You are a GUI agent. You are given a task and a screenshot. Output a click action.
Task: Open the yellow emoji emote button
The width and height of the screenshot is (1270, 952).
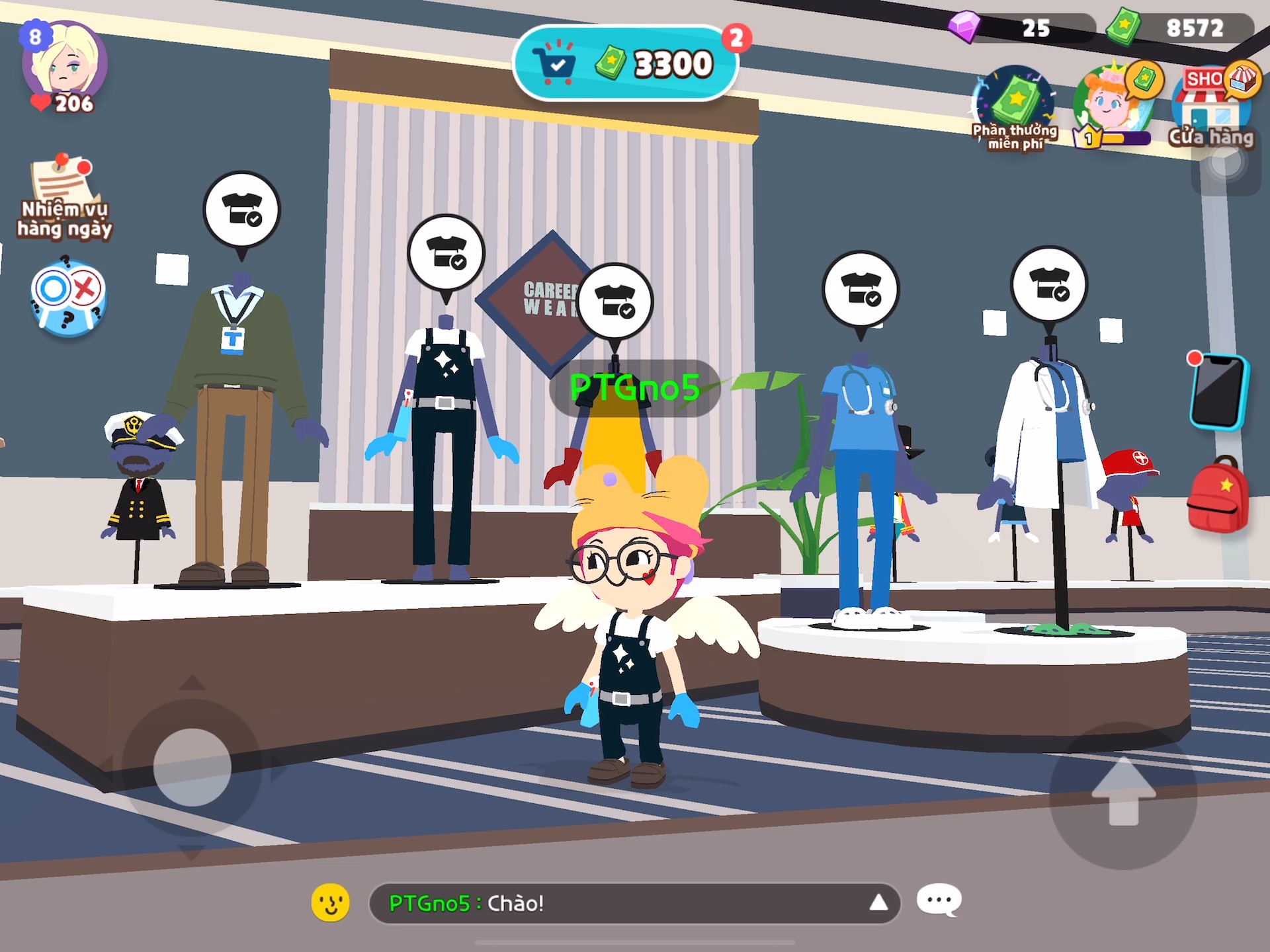click(x=330, y=902)
